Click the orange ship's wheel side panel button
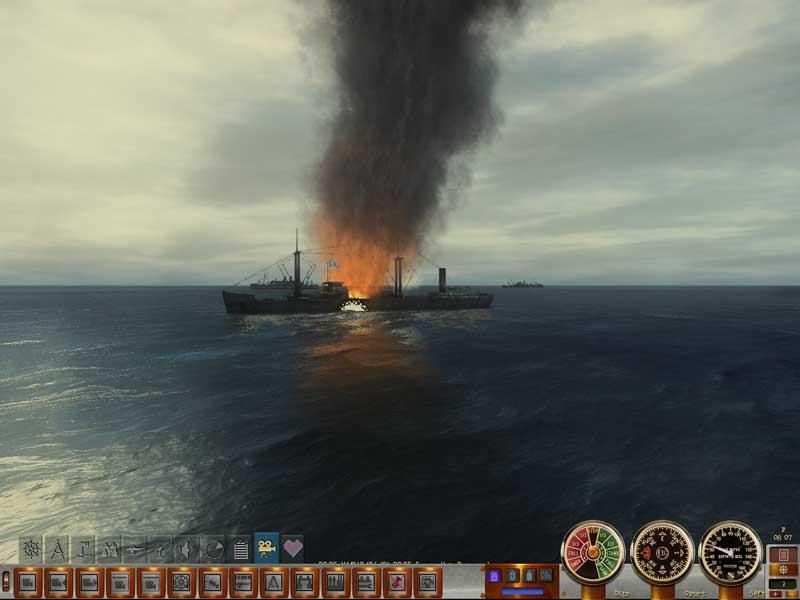The height and width of the screenshot is (600, 800). pos(783,570)
